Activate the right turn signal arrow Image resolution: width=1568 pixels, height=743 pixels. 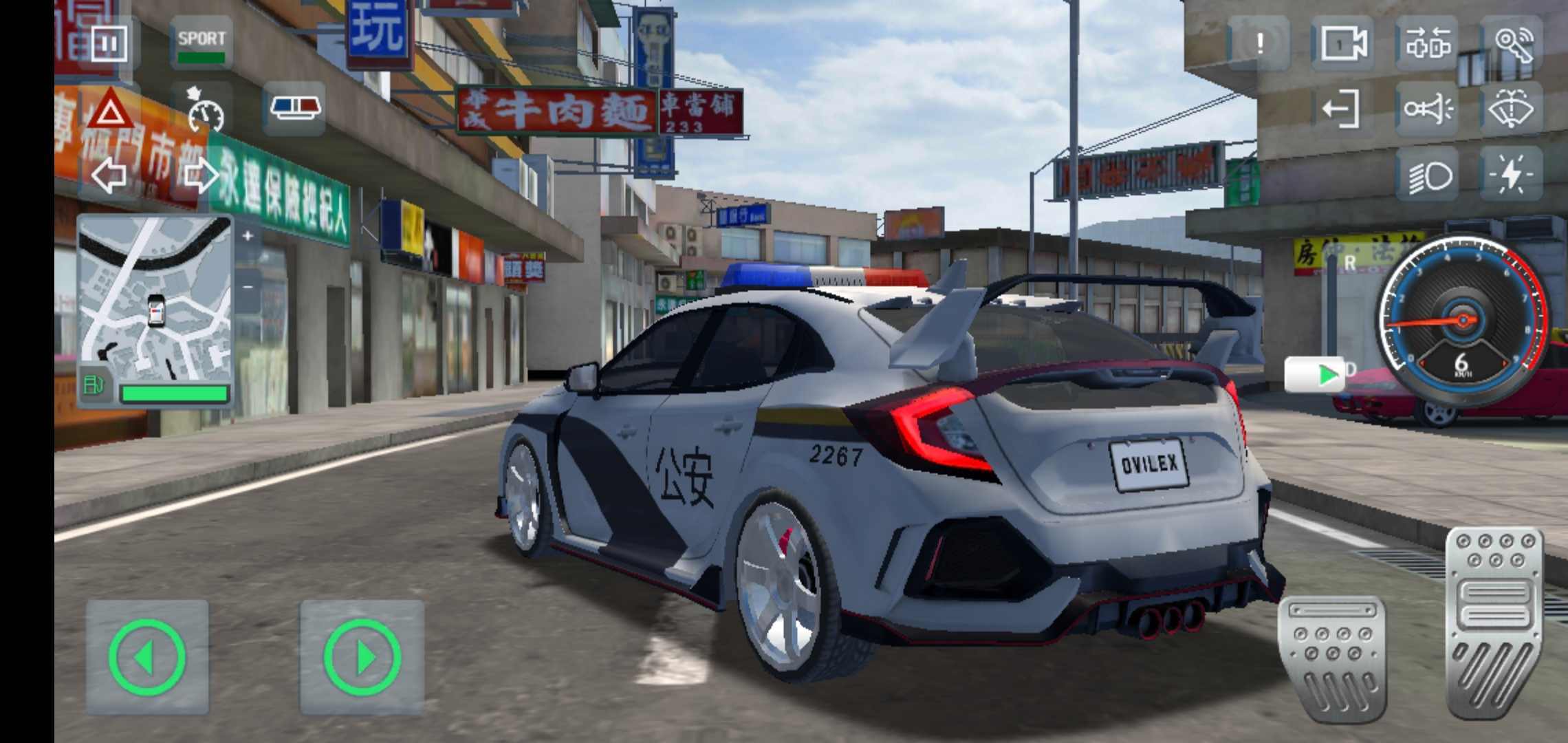[201, 175]
